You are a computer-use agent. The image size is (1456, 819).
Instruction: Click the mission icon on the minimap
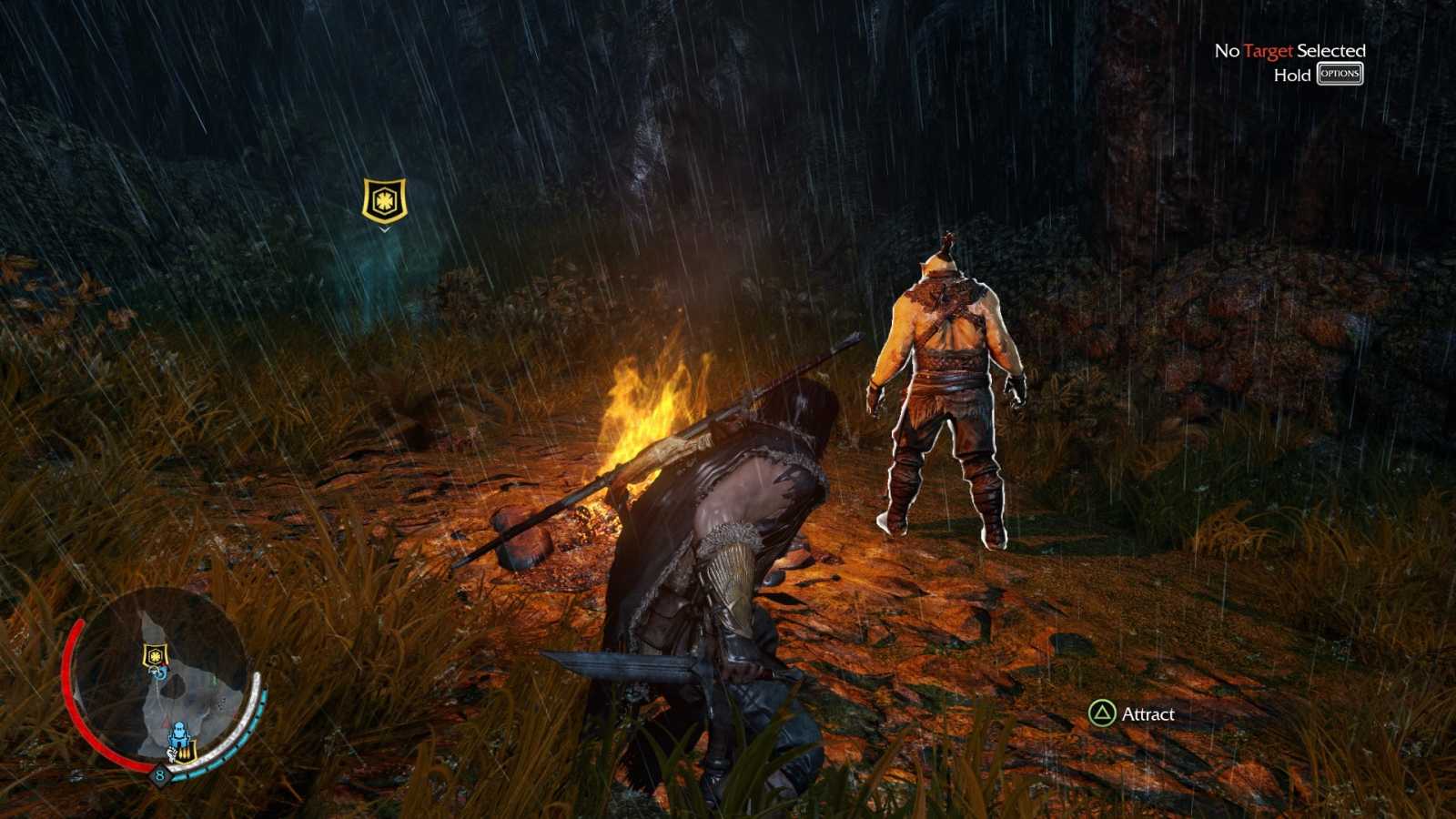coord(155,654)
